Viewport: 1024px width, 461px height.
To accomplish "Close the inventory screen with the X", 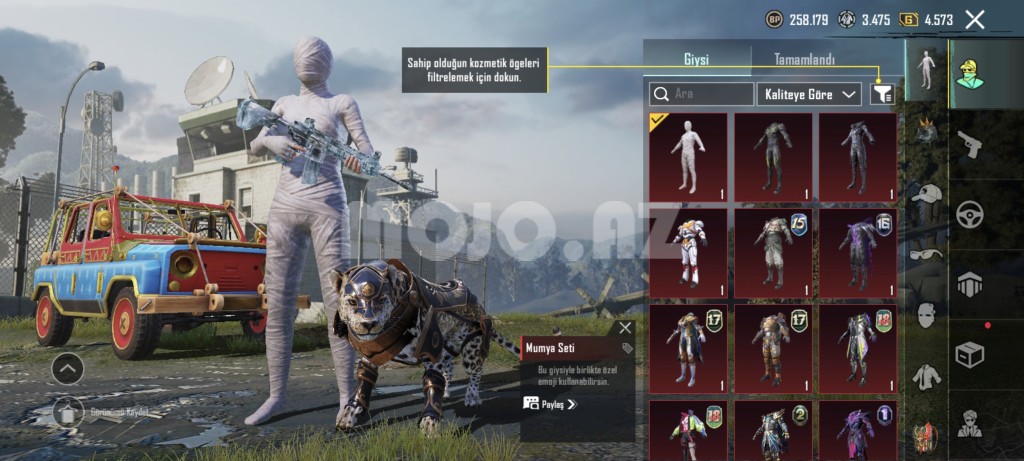I will pyautogui.click(x=975, y=19).
